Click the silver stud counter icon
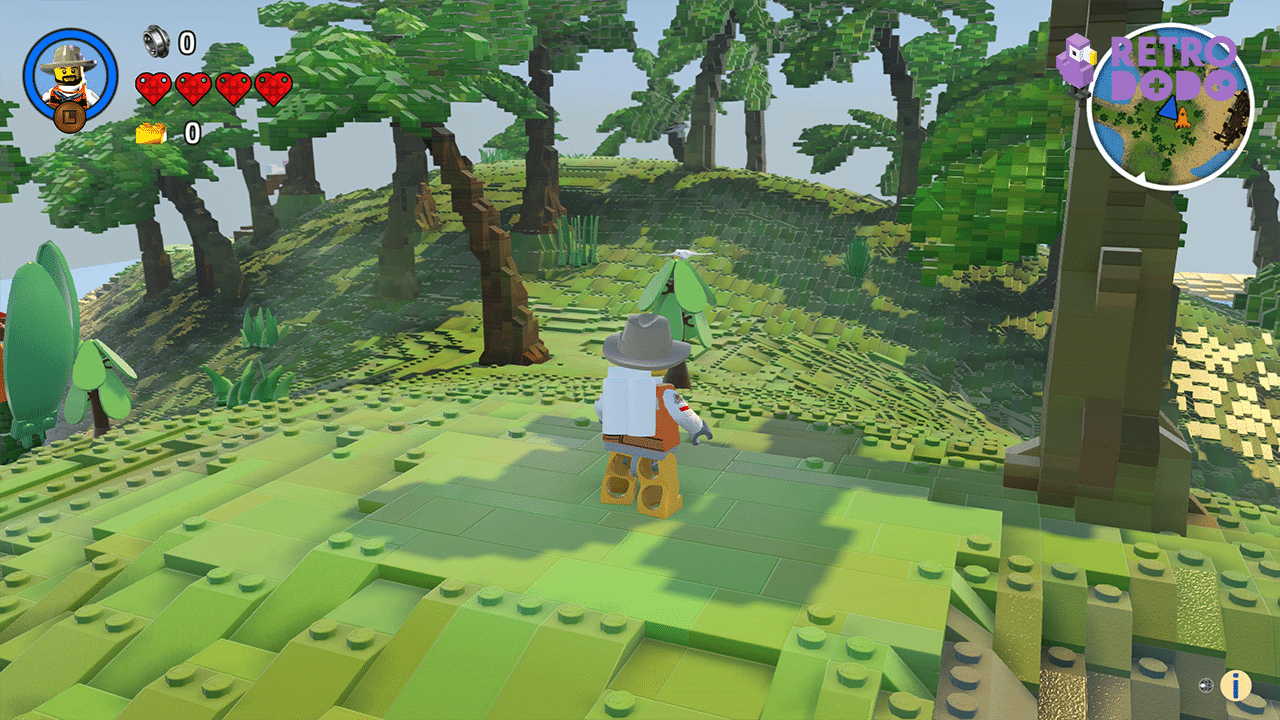 156,43
